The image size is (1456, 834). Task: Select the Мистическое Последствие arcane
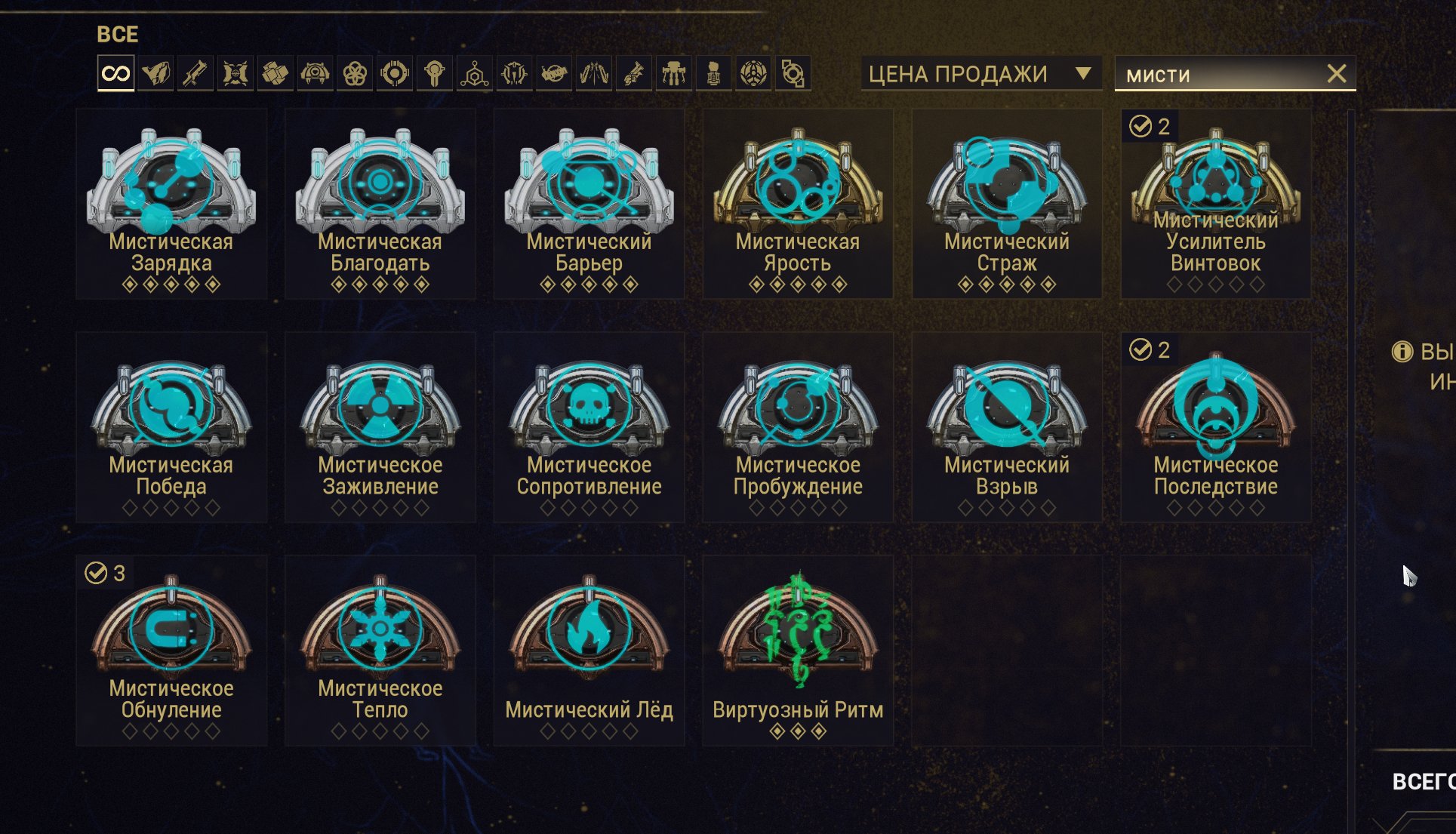coord(1216,427)
